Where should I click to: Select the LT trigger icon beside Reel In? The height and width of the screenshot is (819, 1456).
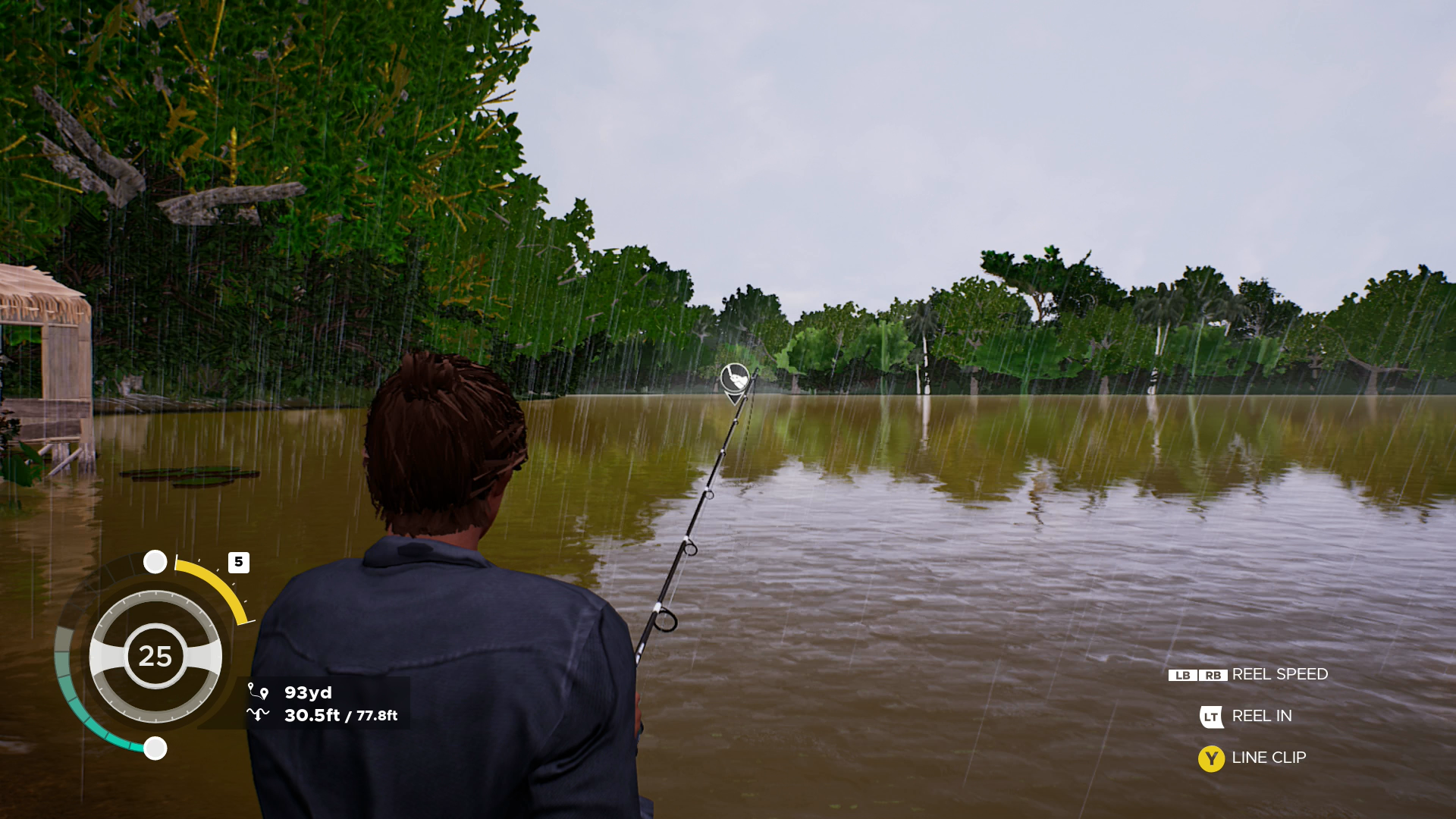[1211, 716]
